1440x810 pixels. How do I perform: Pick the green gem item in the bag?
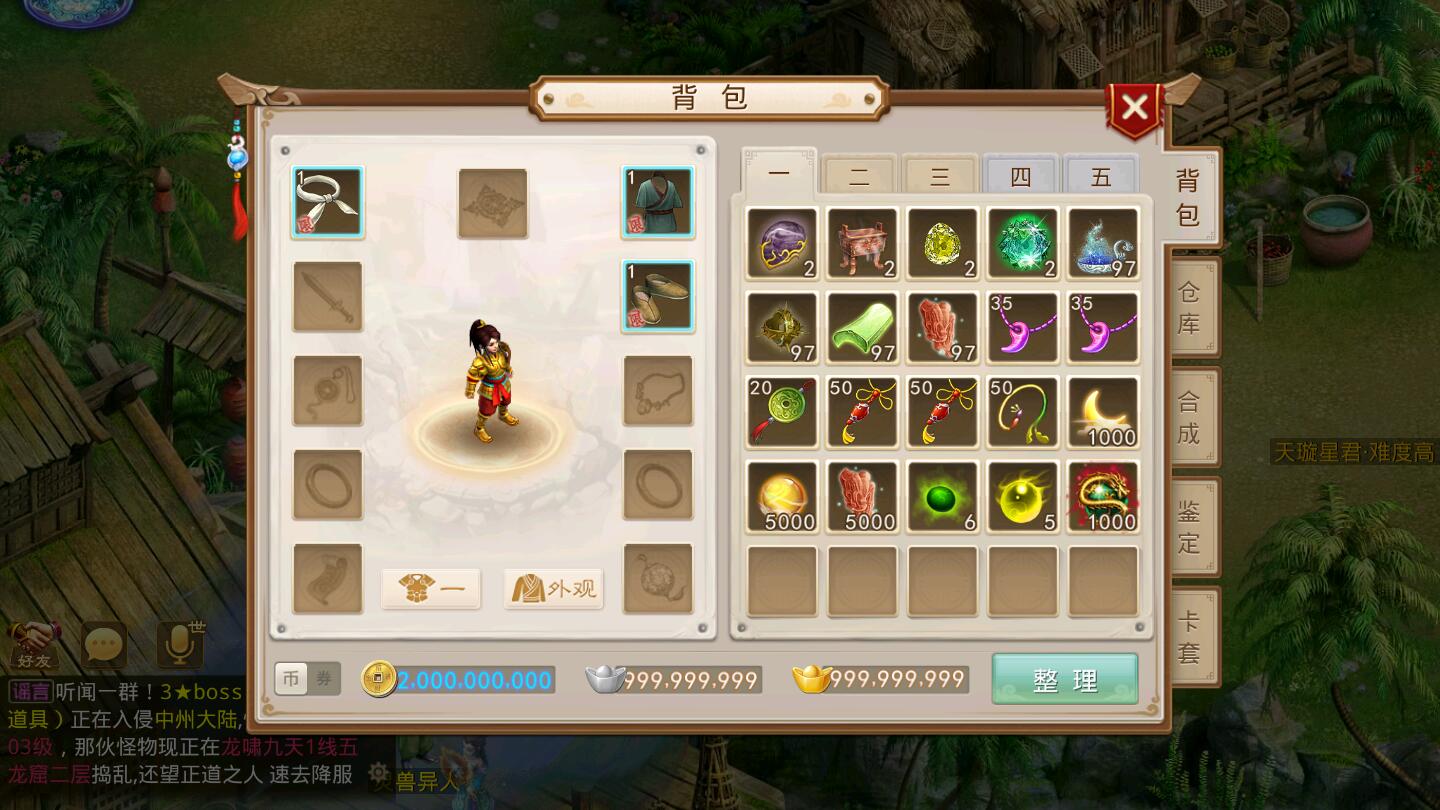(x=1022, y=243)
